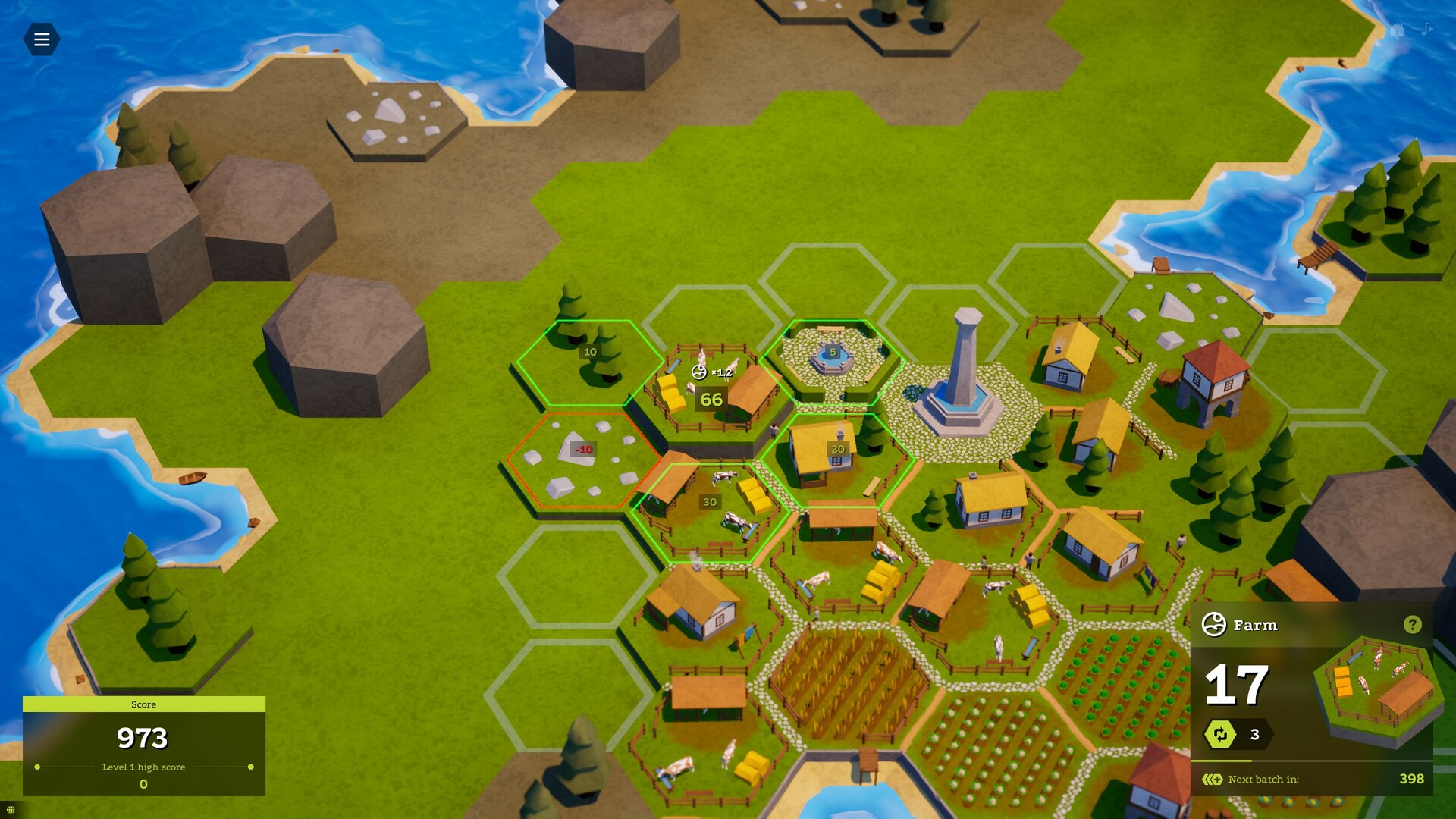Click the rotate icon next to the 3

(x=1219, y=734)
